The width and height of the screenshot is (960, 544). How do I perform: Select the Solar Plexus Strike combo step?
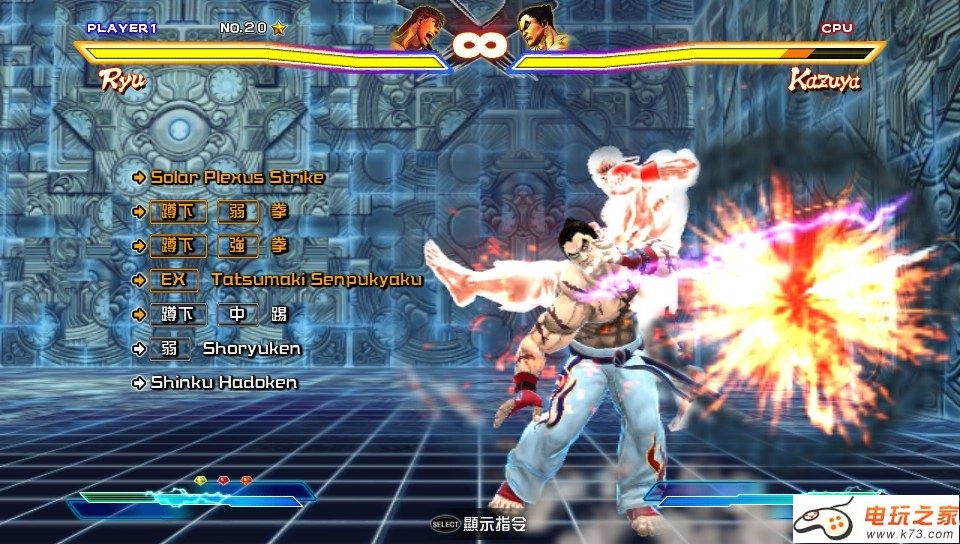[237, 178]
